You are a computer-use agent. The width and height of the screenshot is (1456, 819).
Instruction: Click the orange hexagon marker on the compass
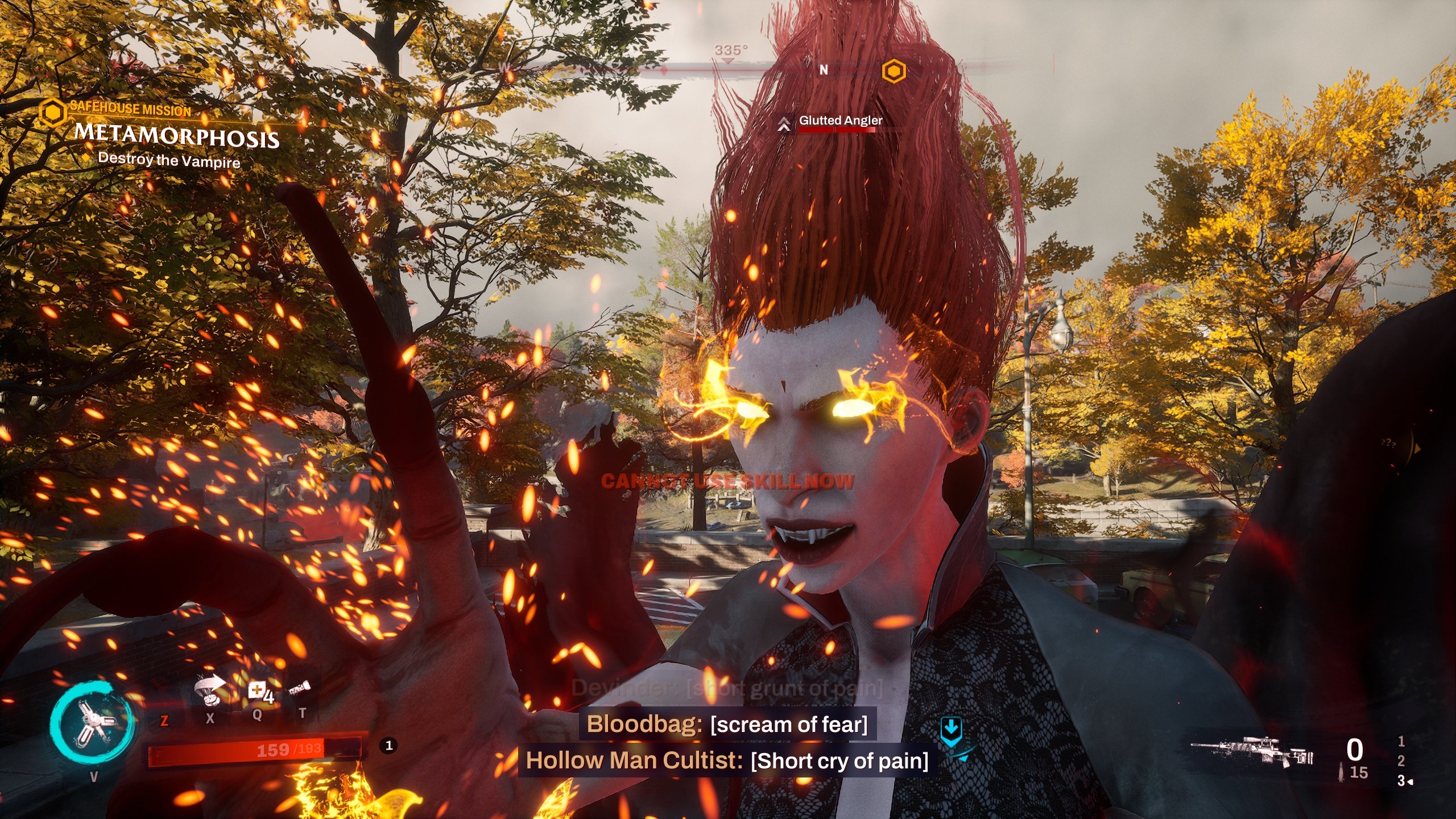(894, 72)
